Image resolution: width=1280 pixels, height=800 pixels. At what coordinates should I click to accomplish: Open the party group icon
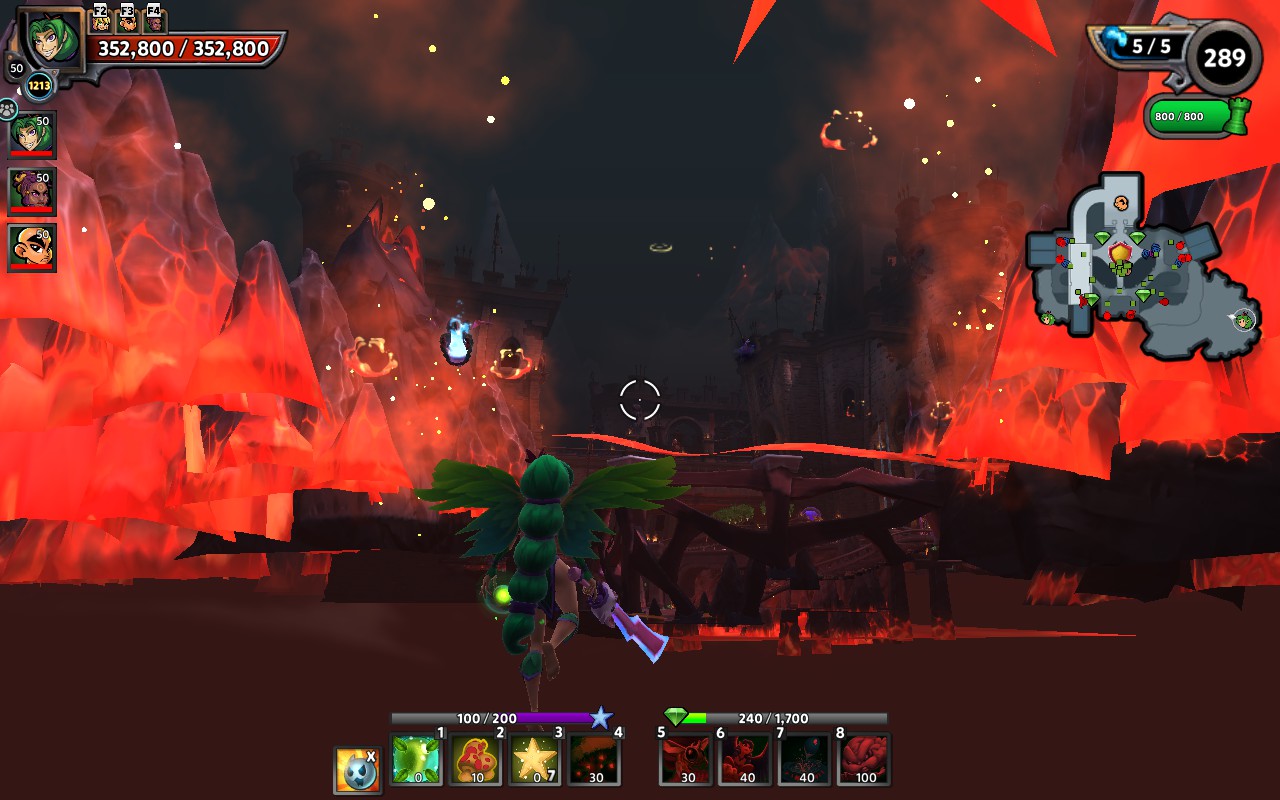pos(9,108)
